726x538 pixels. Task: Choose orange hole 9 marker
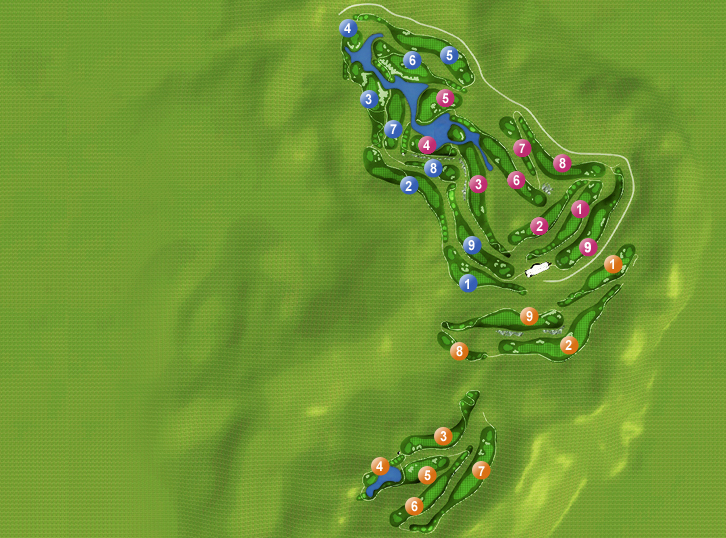[x=529, y=316]
